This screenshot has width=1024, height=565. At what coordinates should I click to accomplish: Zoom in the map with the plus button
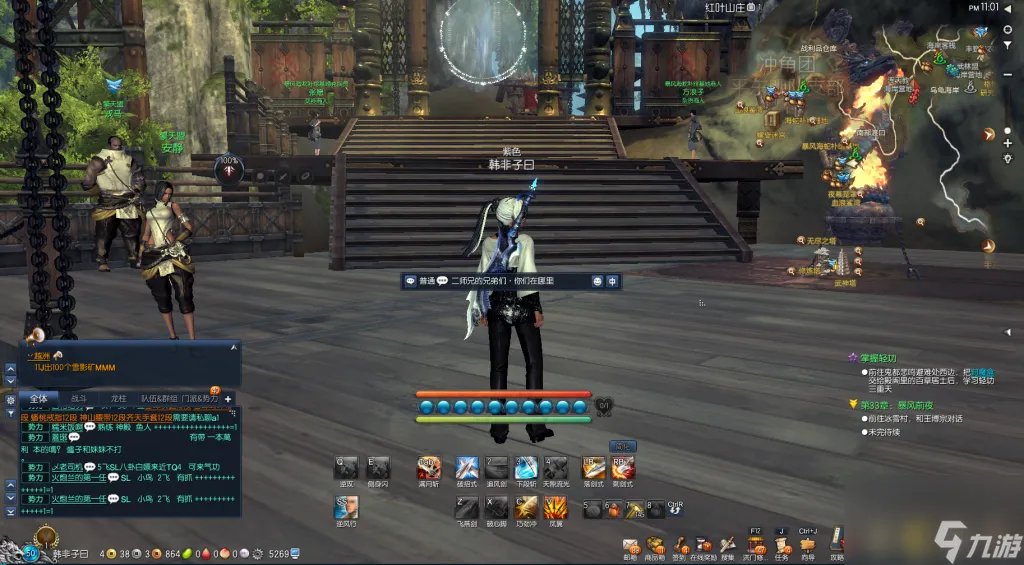1007,142
